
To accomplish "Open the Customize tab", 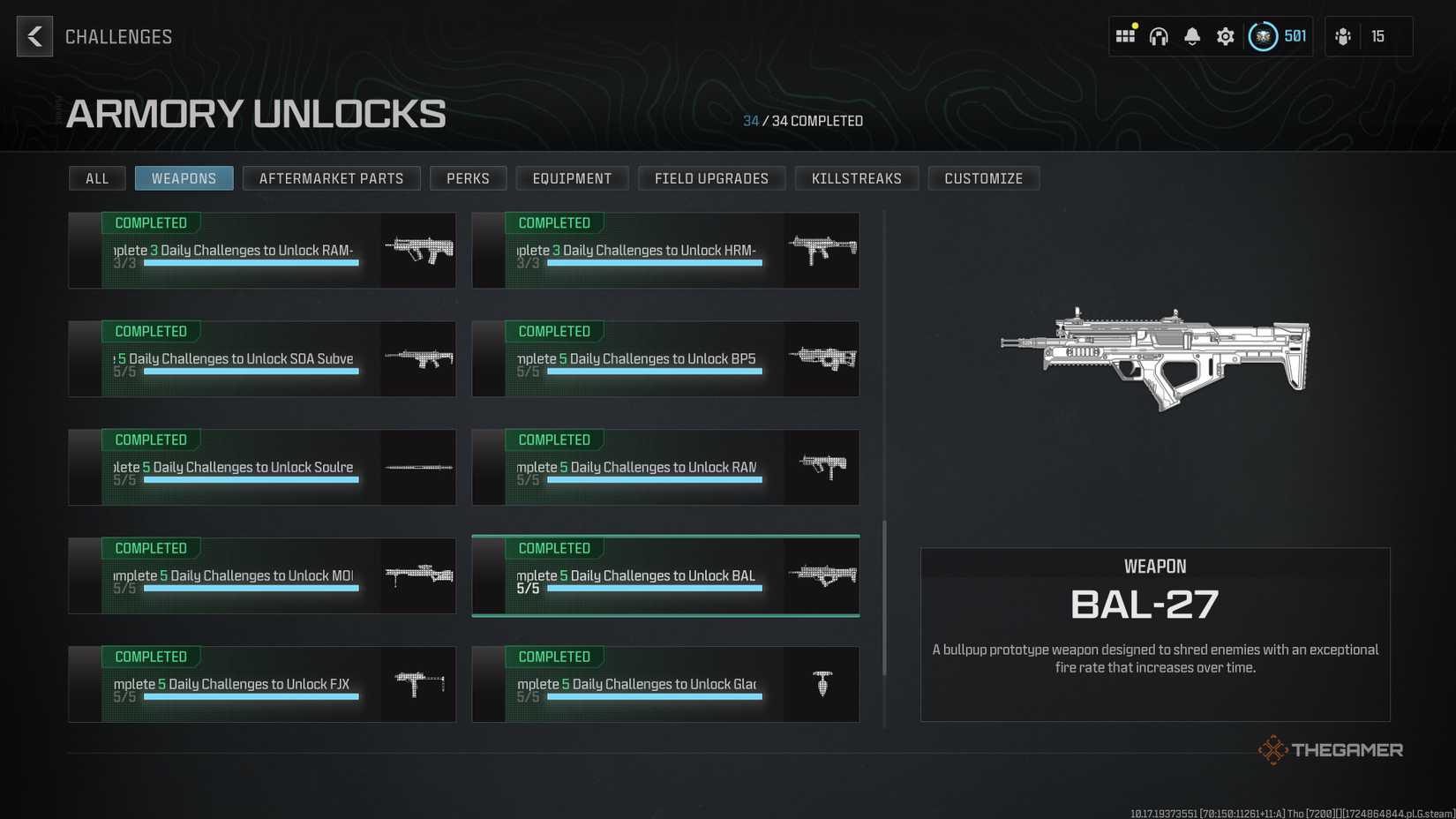I will click(x=984, y=177).
